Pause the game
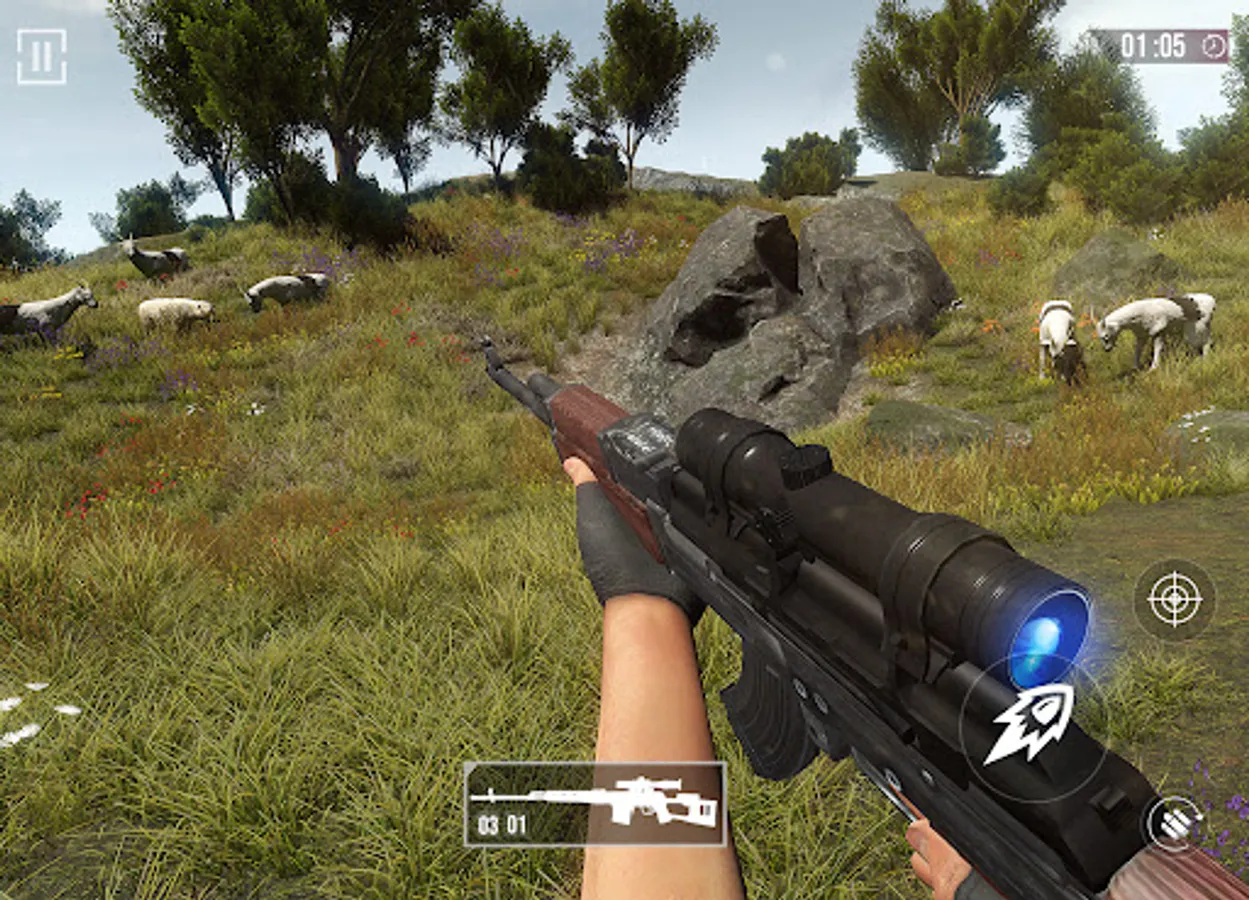Viewport: 1249px width, 900px height. coord(41,56)
